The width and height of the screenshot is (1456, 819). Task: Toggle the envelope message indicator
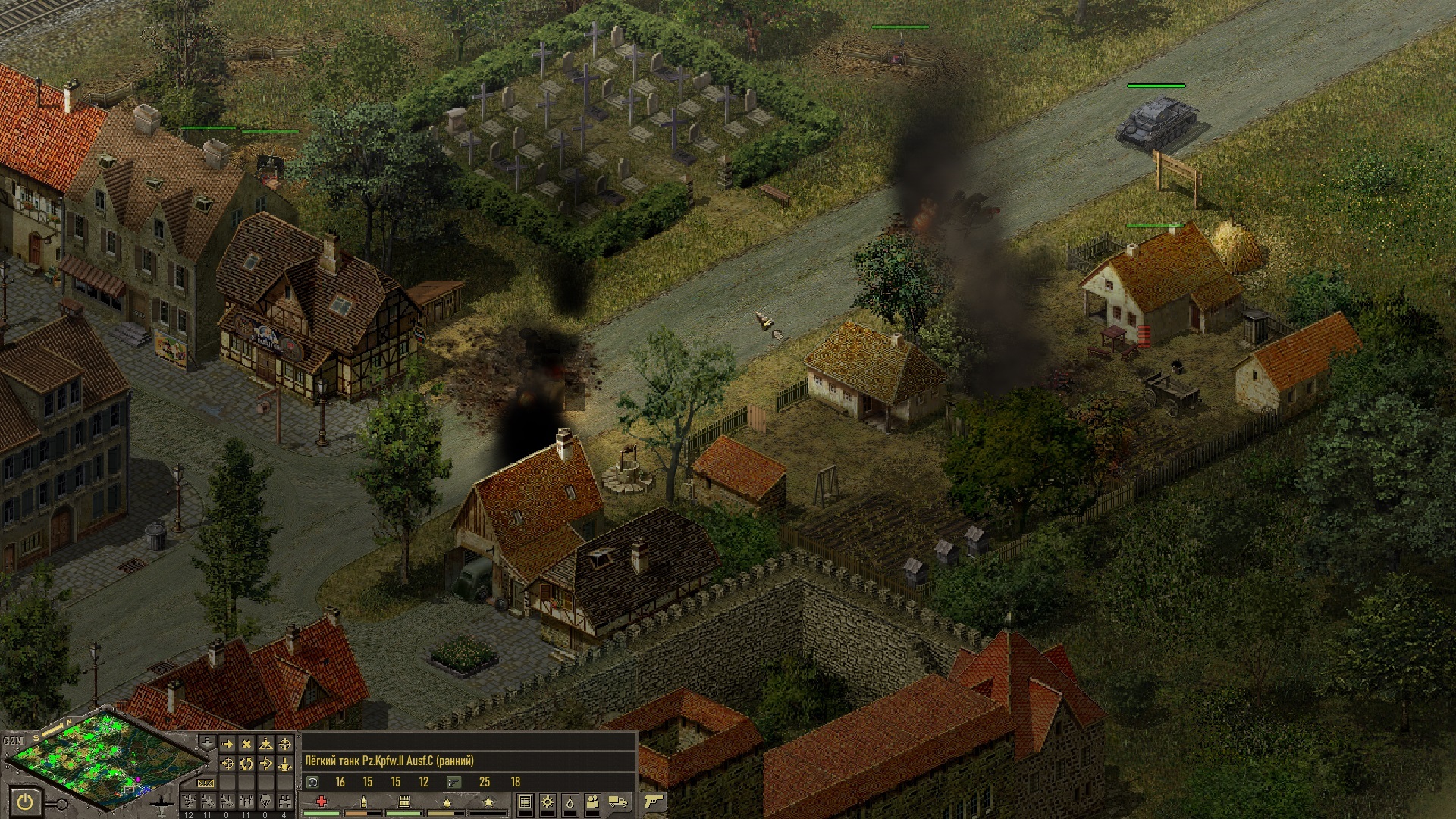click(206, 783)
